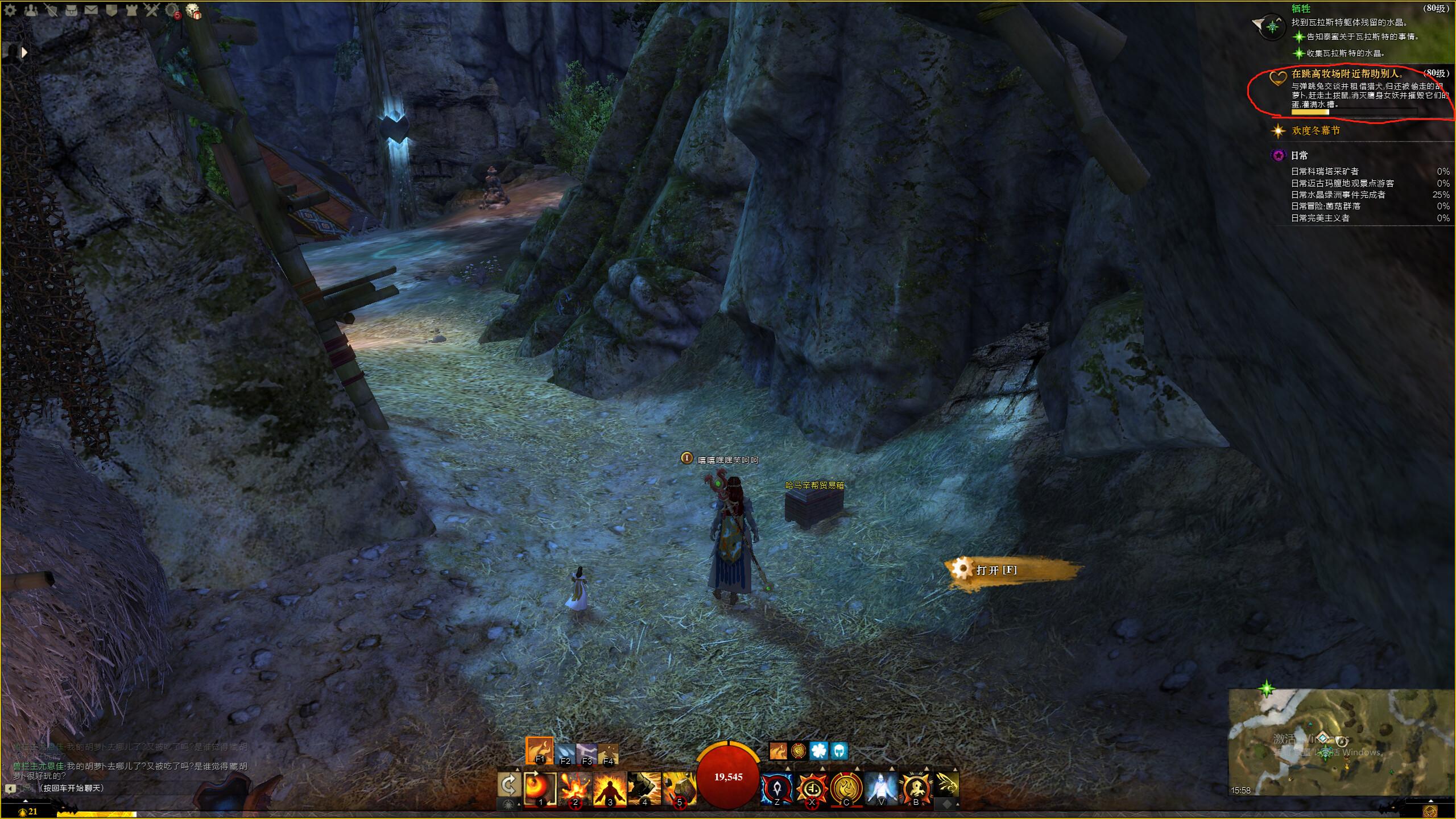Image resolution: width=1456 pixels, height=819 pixels.
Task: Switch to air attunement F3
Action: coord(586,754)
